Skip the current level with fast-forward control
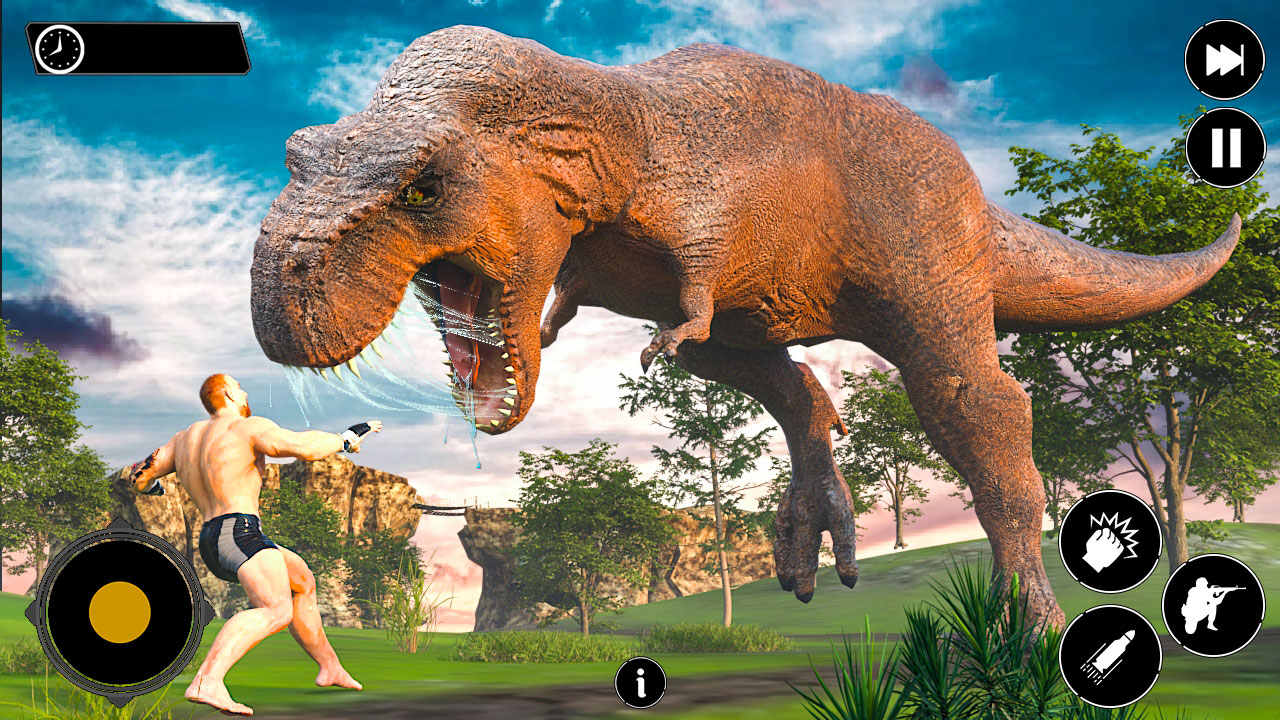 coord(1225,60)
